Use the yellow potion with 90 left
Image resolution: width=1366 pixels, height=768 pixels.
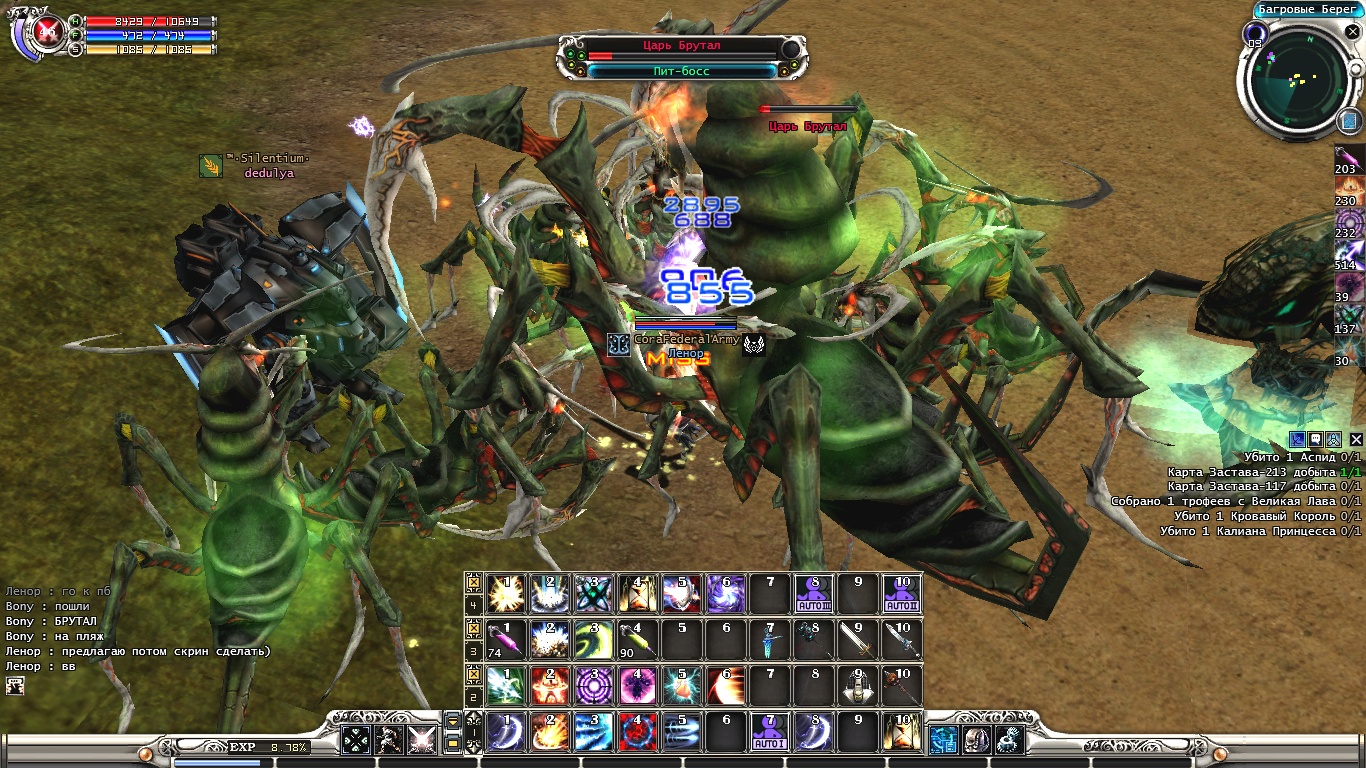(x=637, y=640)
